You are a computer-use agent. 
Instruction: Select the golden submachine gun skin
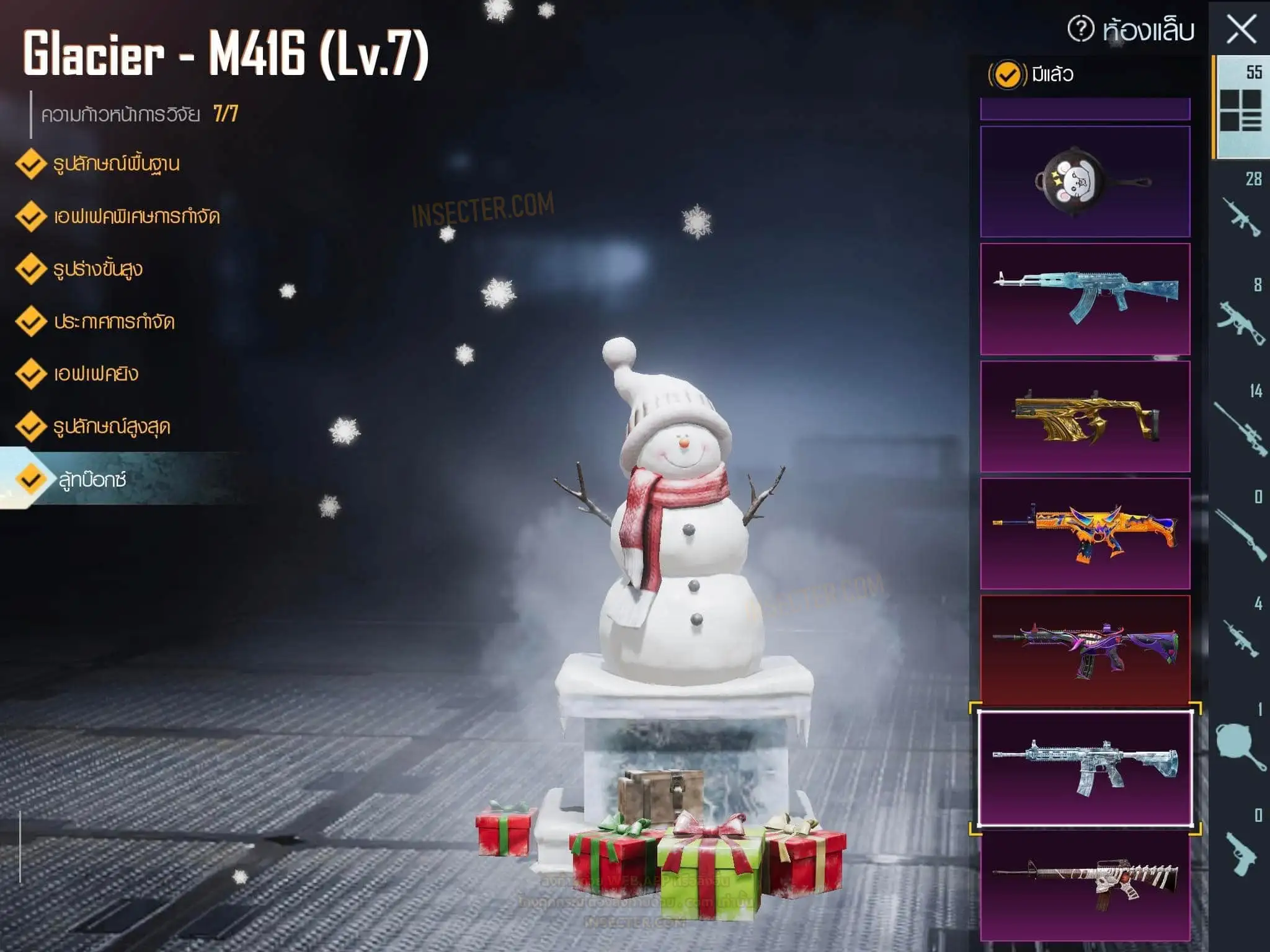(1085, 416)
